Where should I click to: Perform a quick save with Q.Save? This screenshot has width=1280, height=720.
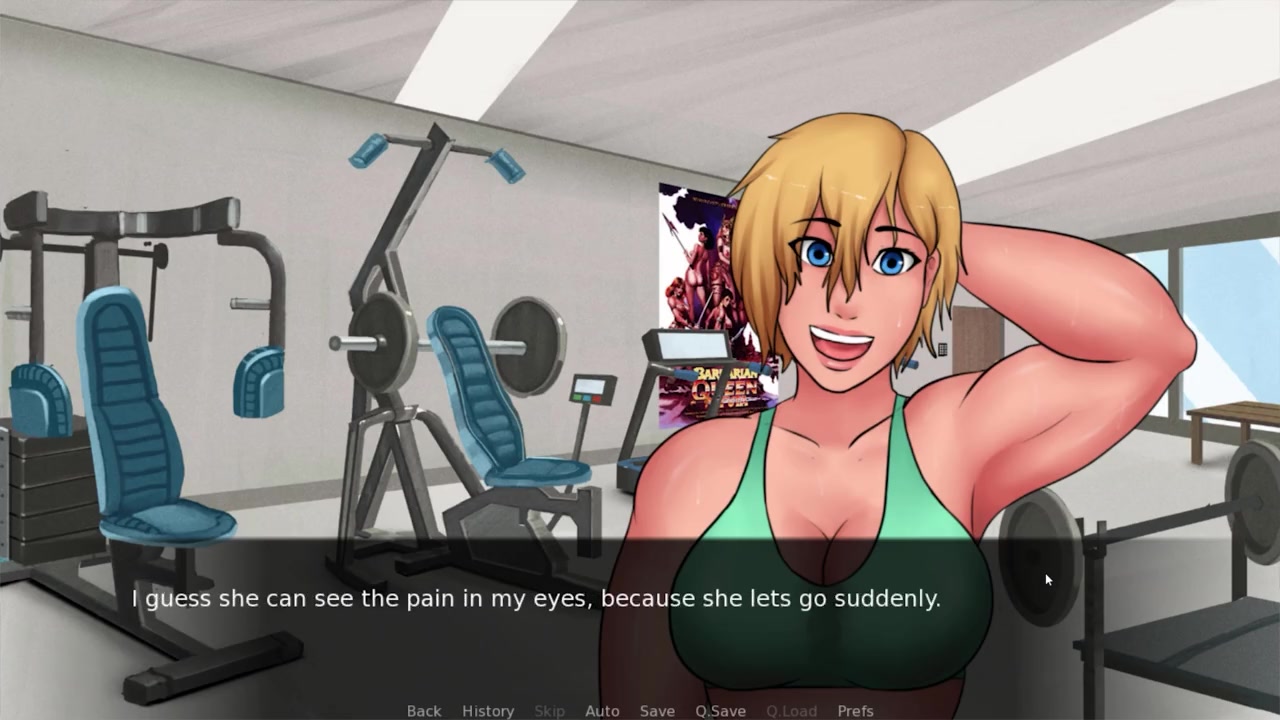tap(720, 711)
